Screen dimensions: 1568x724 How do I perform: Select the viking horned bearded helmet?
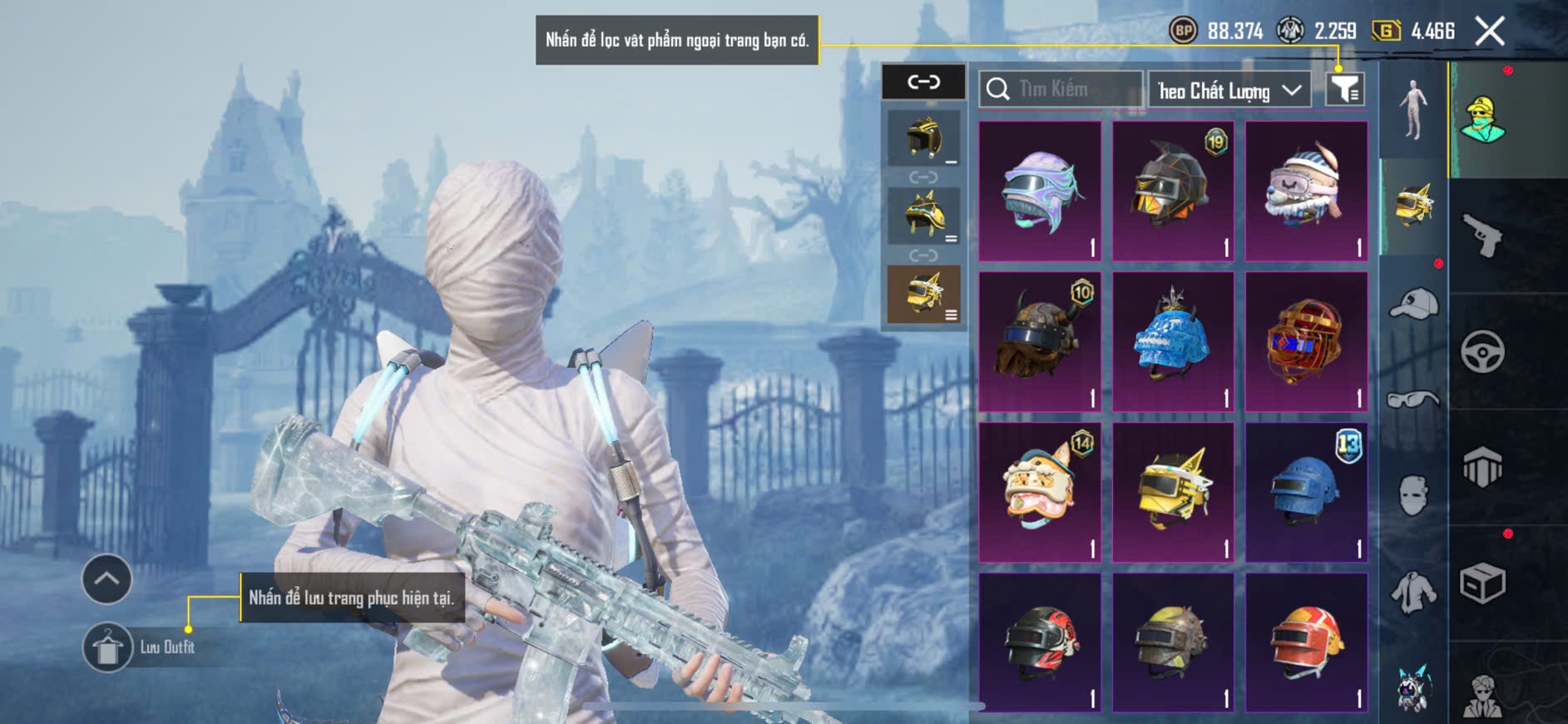tap(1040, 342)
